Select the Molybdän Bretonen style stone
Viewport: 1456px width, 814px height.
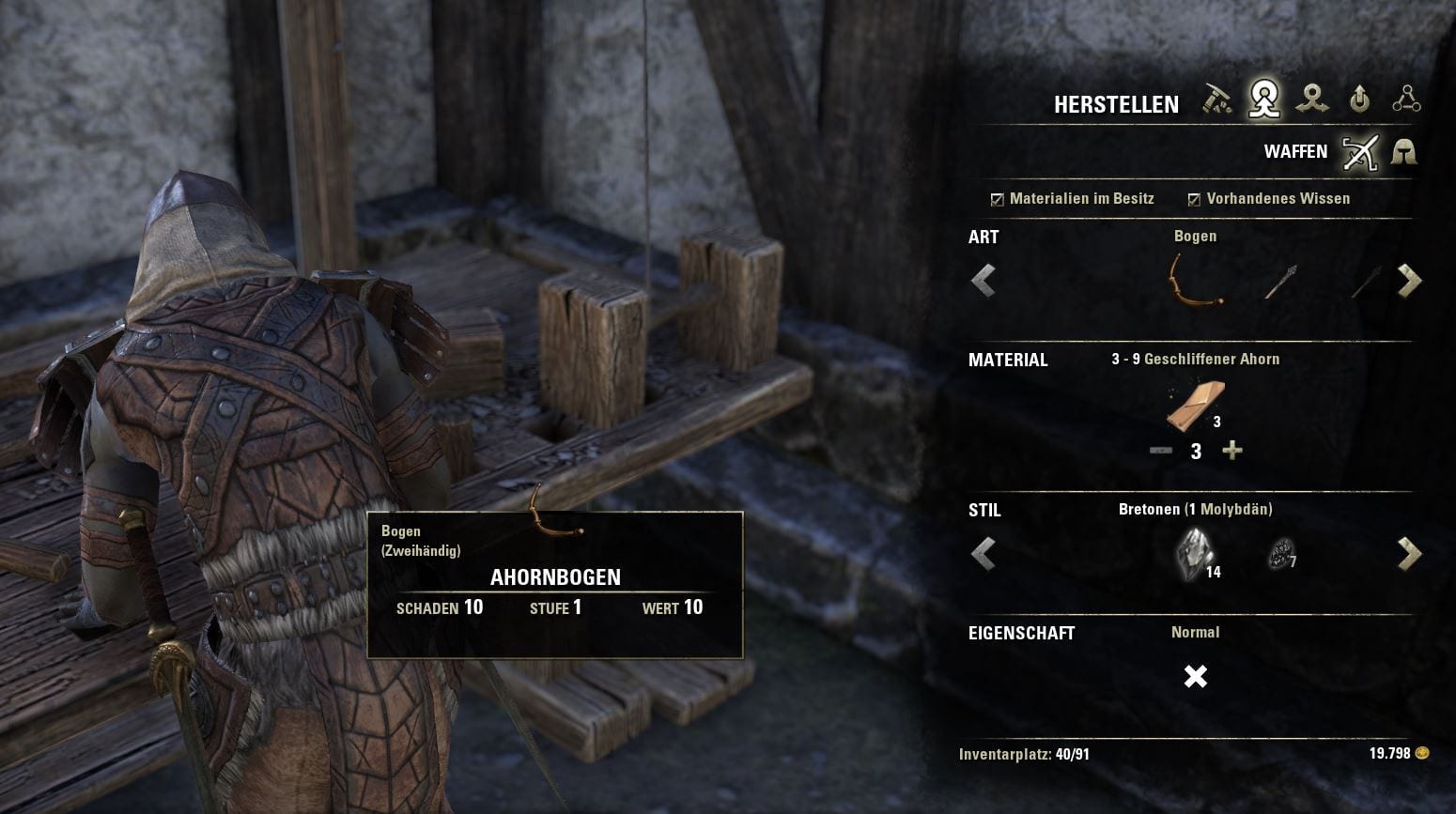1195,552
